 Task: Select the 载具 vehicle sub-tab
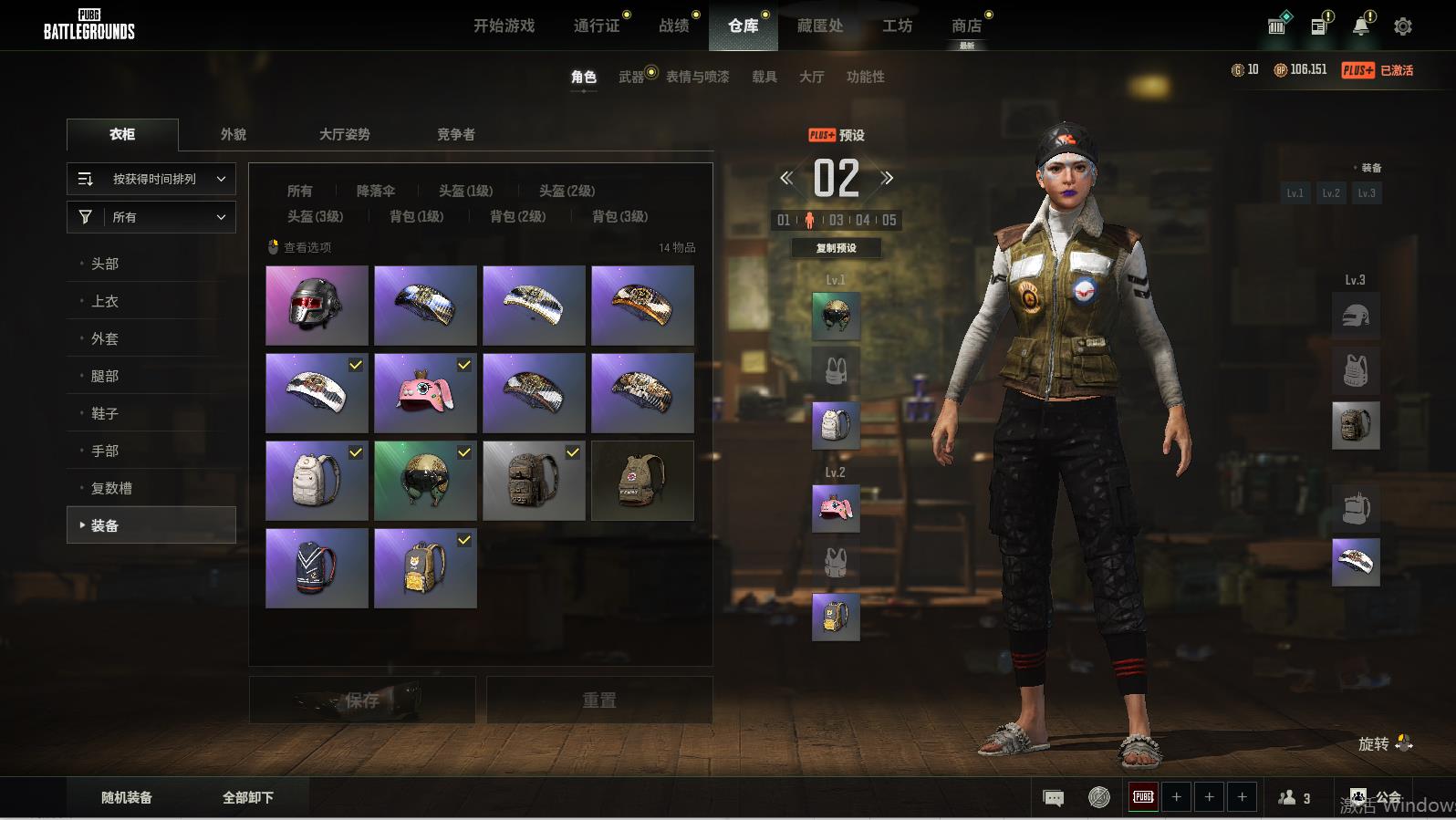pos(764,77)
